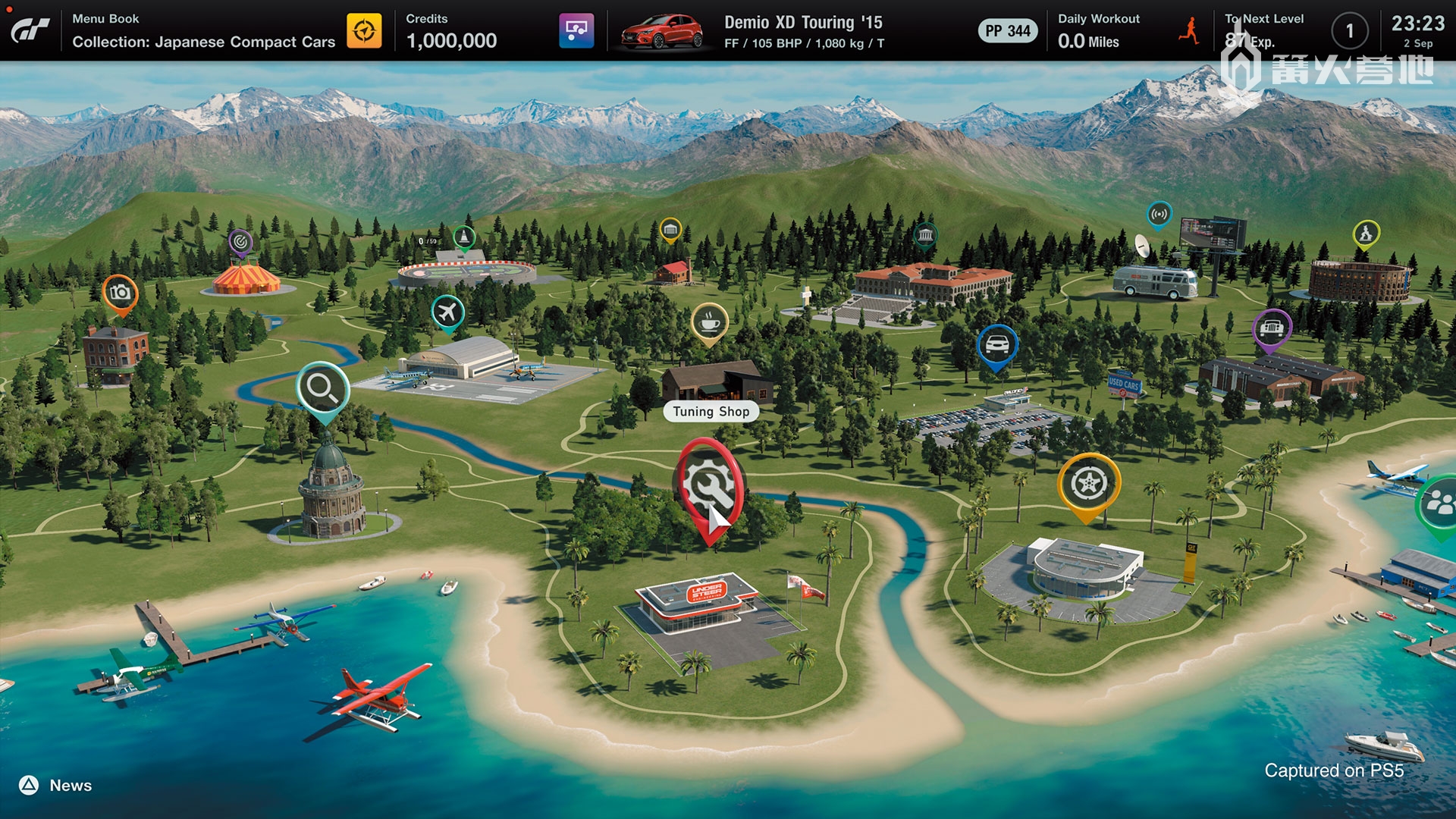The height and width of the screenshot is (819, 1456).
Task: Open the Menu Book collection entry
Action: click(203, 31)
